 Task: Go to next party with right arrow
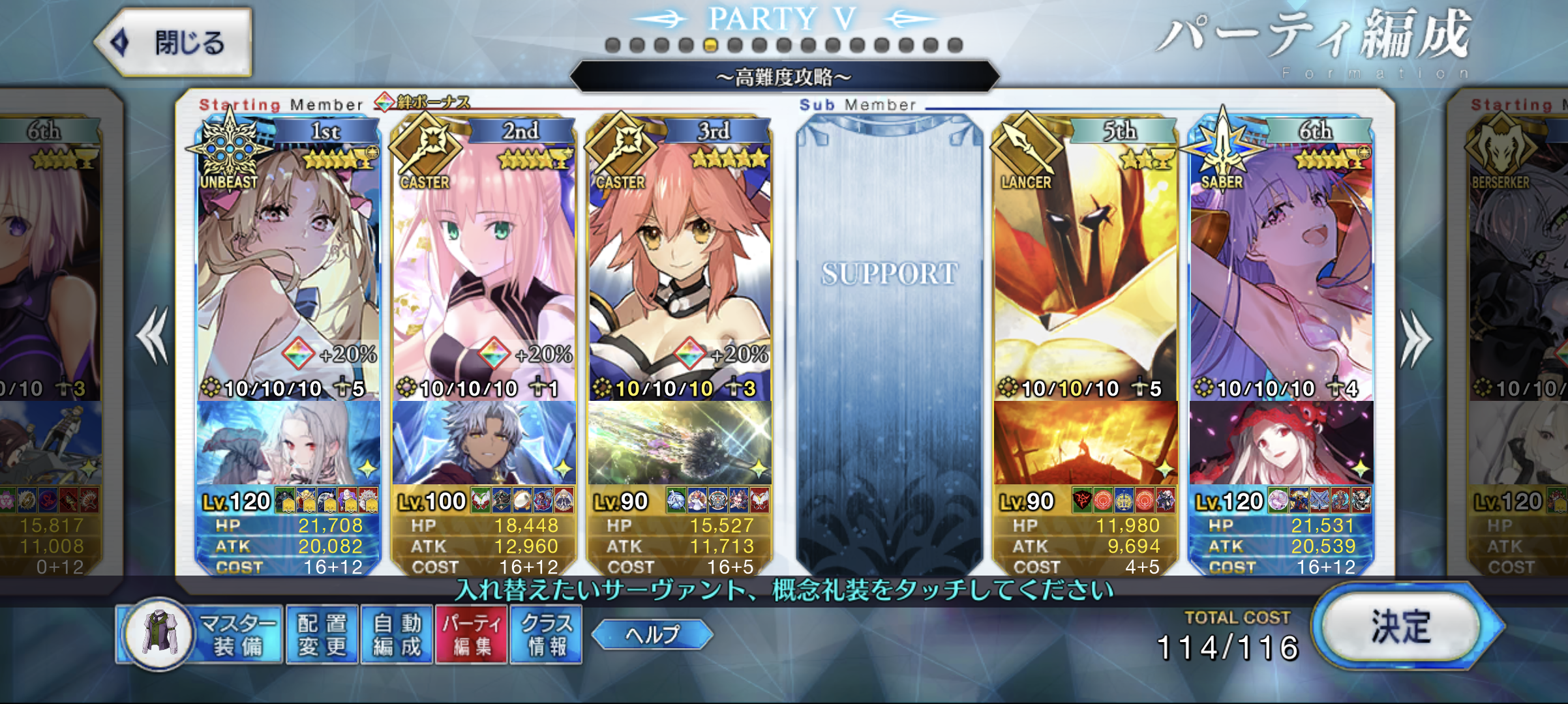[x=1415, y=339]
